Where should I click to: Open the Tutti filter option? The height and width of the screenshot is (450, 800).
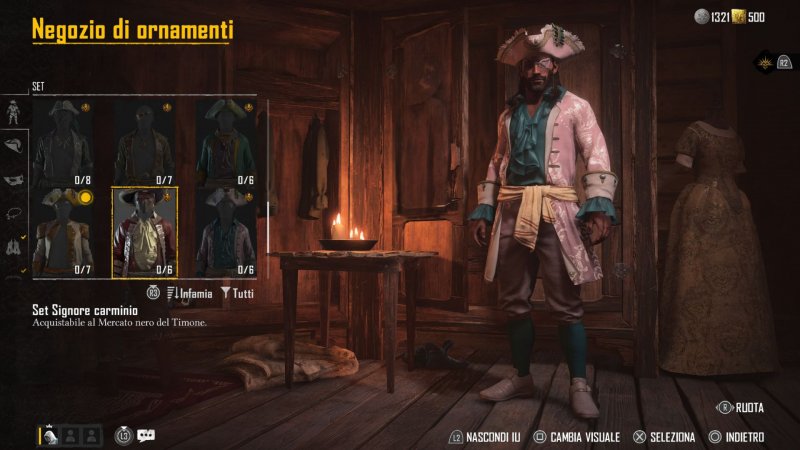[x=236, y=293]
